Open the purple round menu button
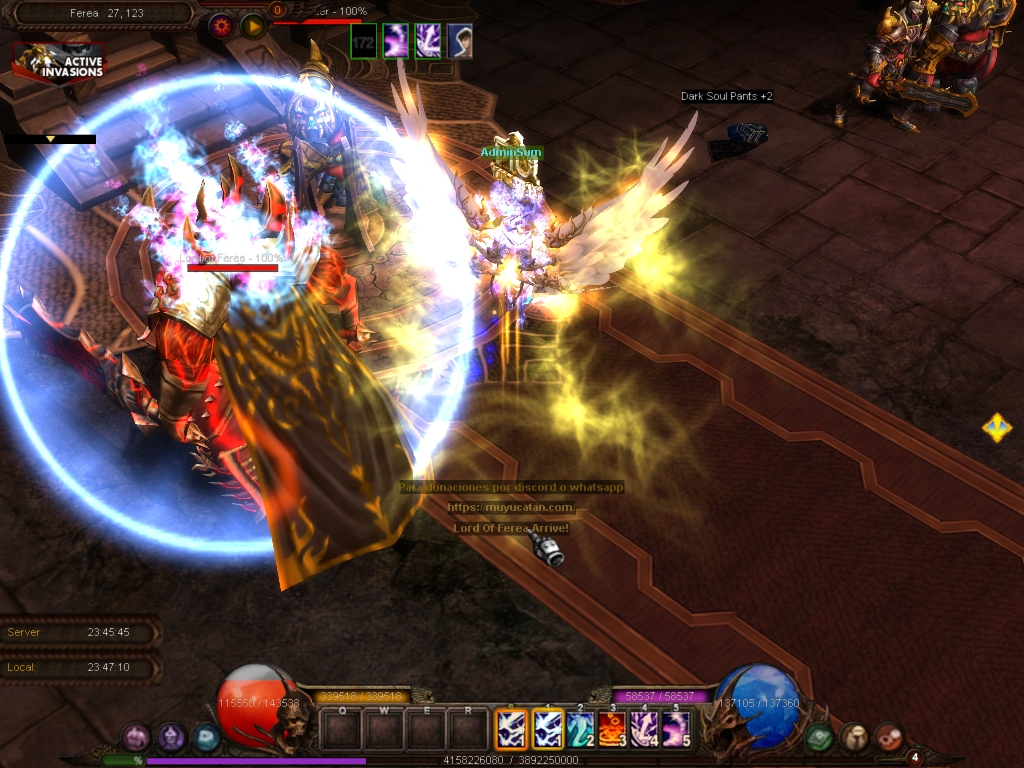1024x768 pixels. click(171, 738)
